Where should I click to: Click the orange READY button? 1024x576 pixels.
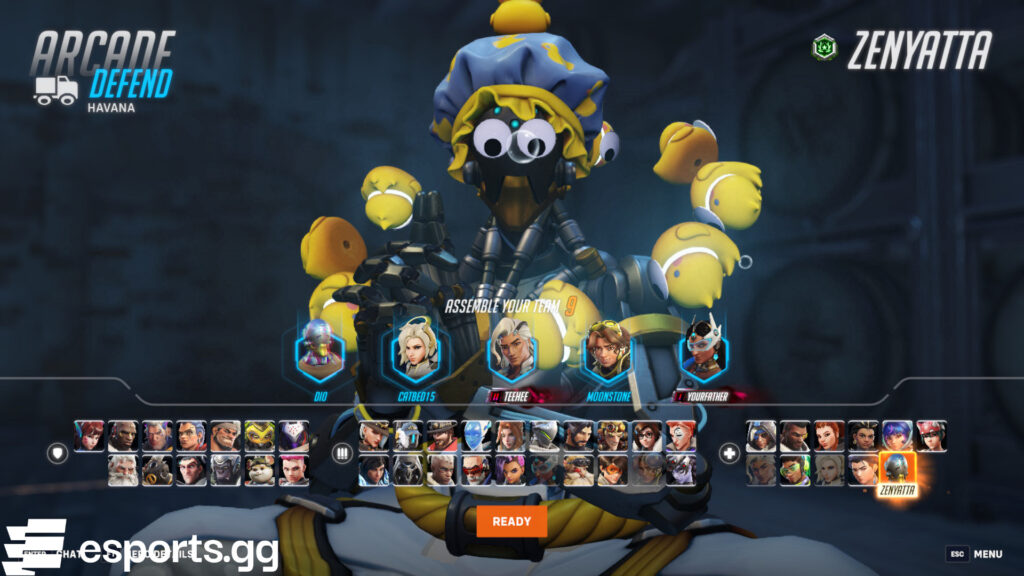click(x=511, y=521)
